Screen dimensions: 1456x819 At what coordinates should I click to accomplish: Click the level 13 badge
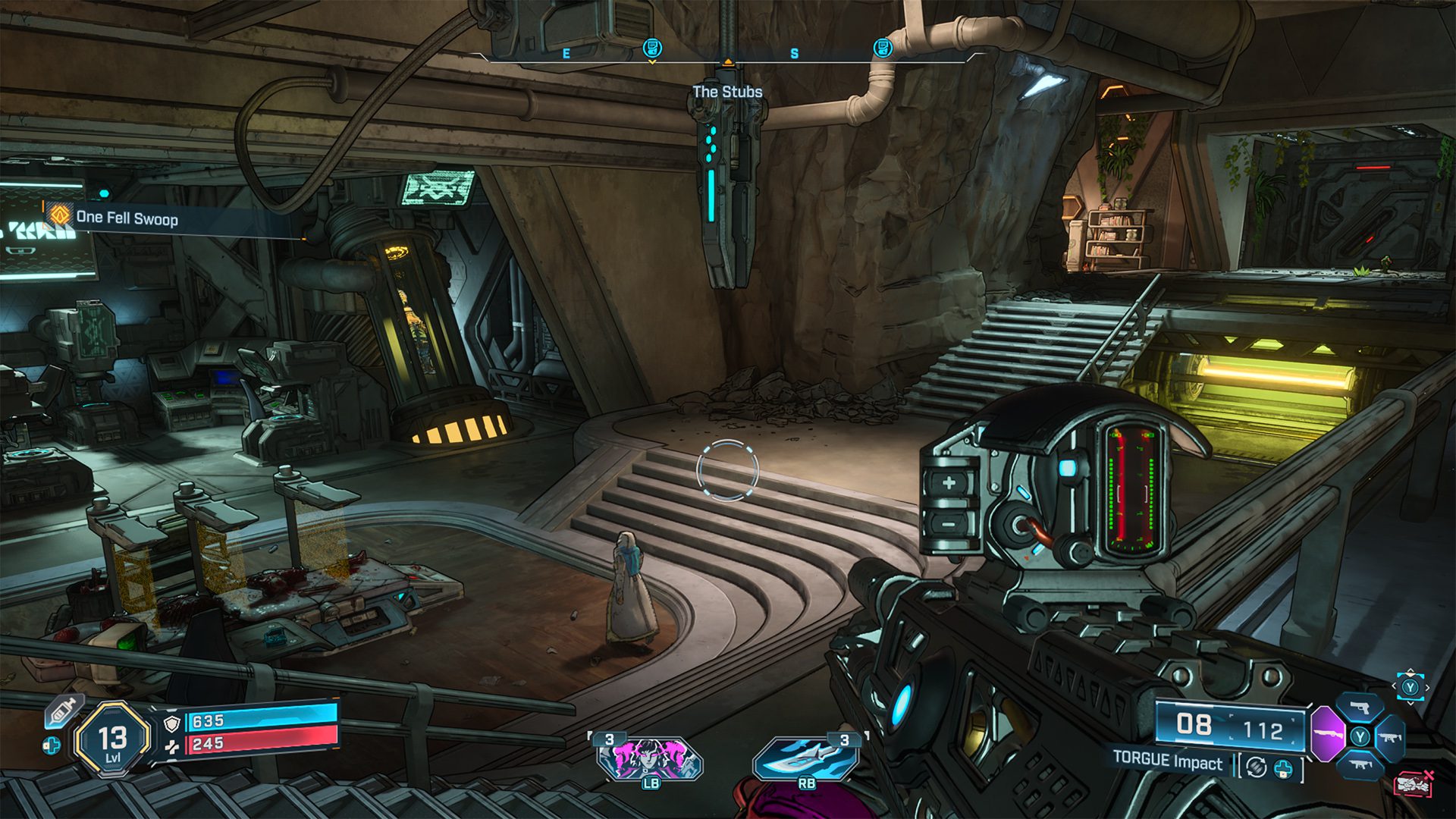[112, 739]
